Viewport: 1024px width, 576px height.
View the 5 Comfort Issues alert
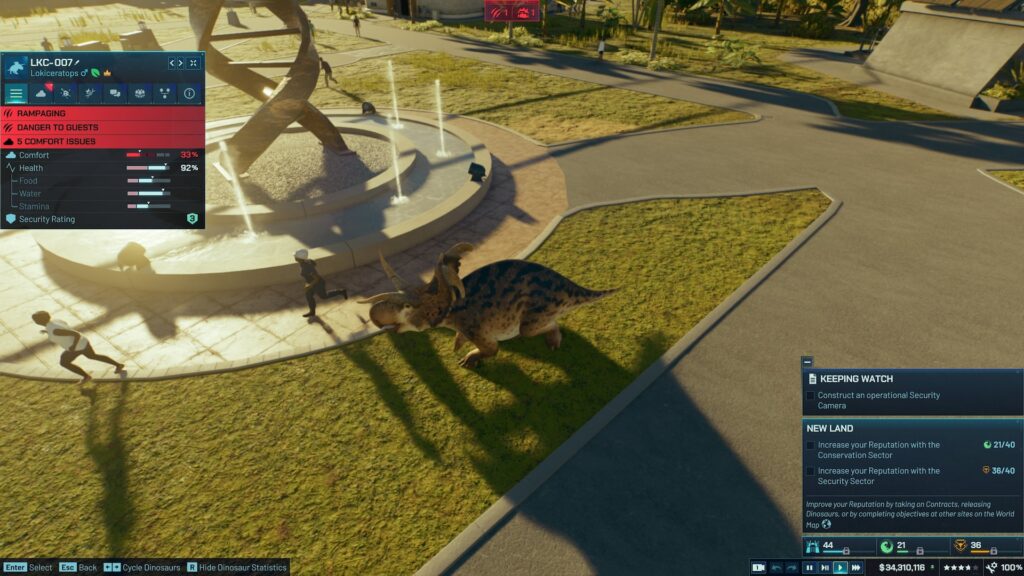102,142
